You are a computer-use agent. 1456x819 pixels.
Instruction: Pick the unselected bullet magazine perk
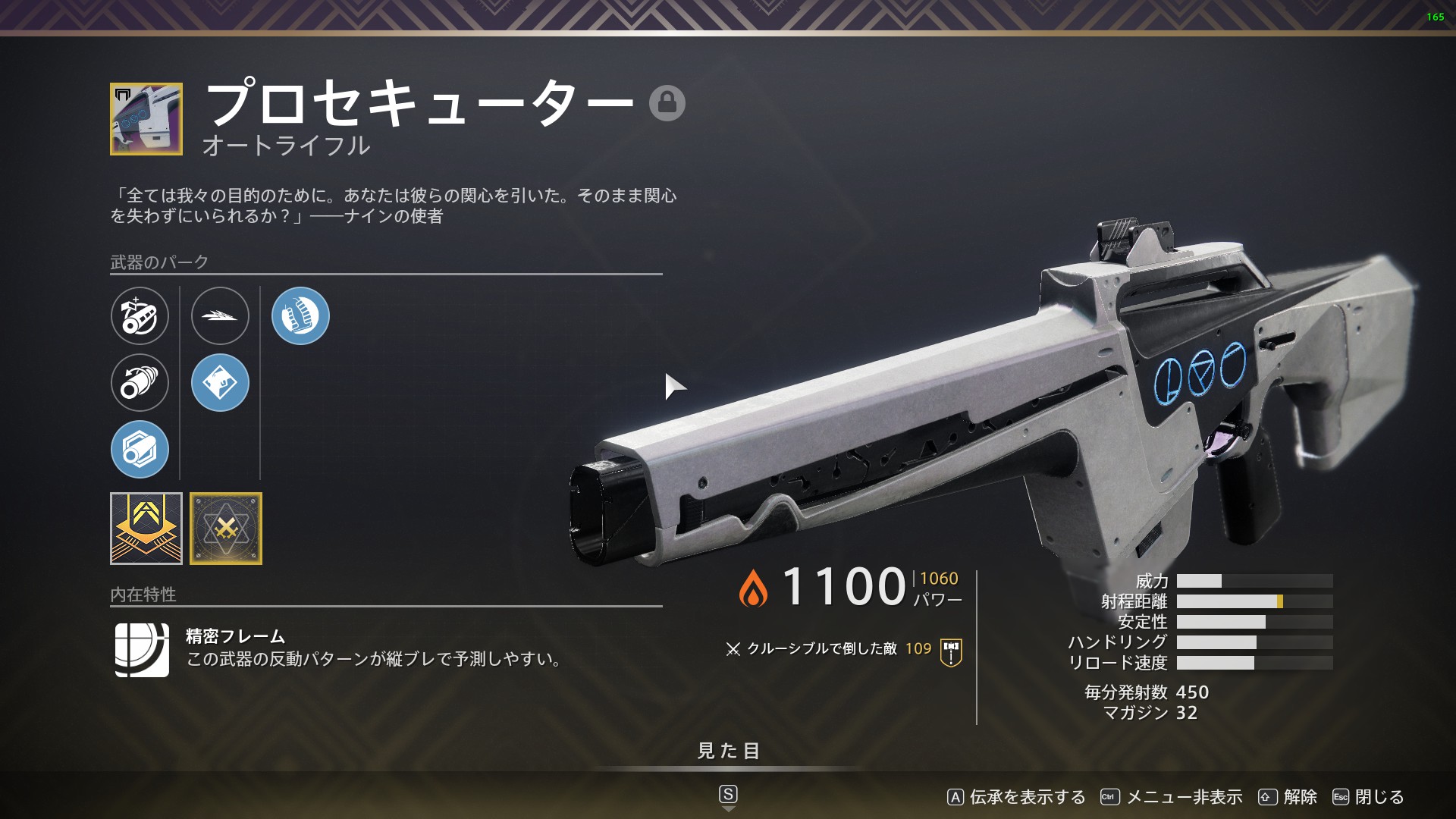tap(220, 315)
